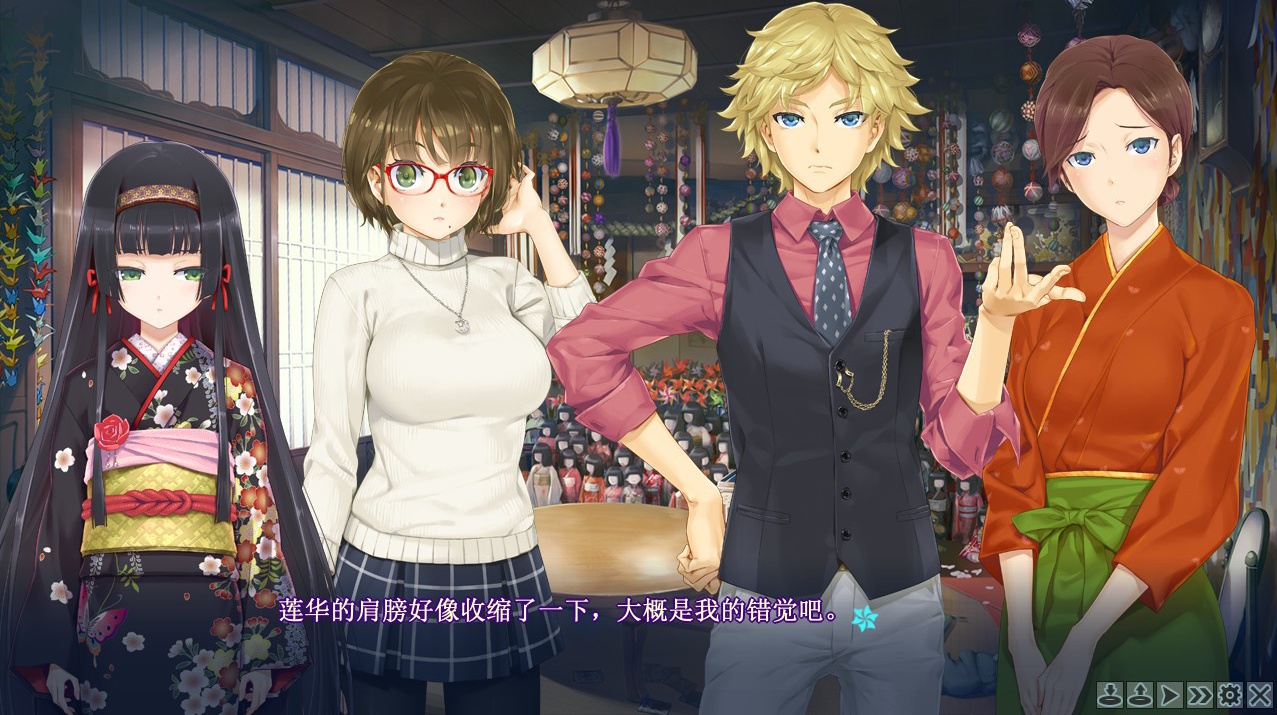The width and height of the screenshot is (1277, 715).
Task: Open the save game menu
Action: point(1110,694)
